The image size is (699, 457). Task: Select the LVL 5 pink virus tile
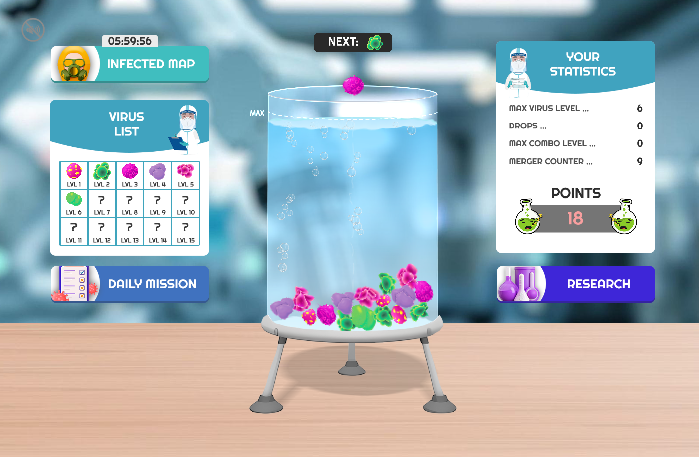click(x=186, y=175)
